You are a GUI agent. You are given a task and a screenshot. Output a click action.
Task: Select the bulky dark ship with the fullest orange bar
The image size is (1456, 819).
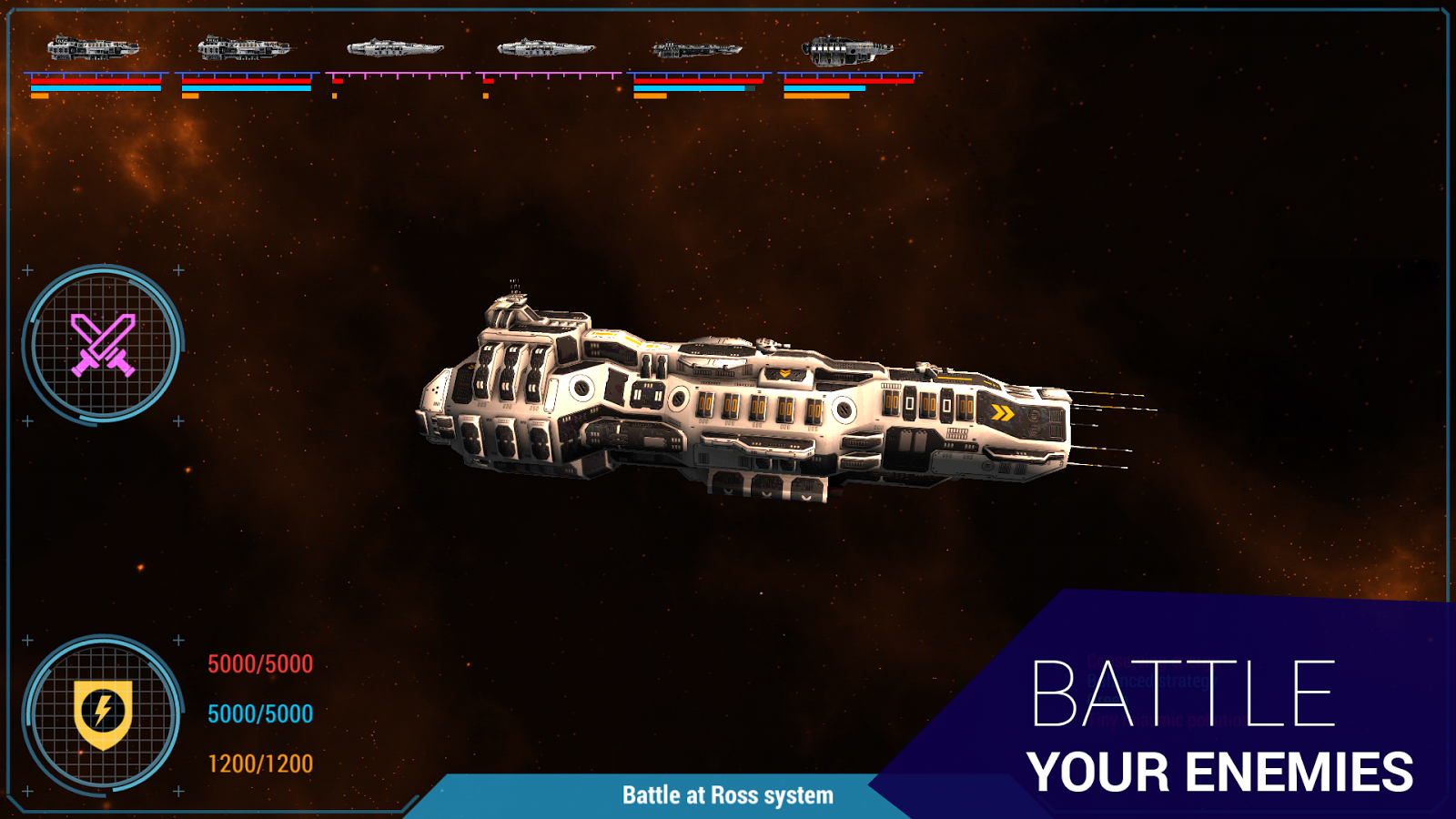click(847, 50)
